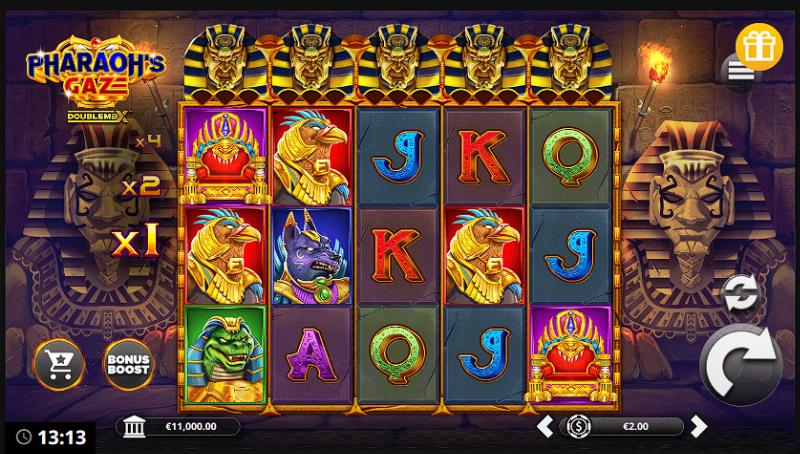The height and width of the screenshot is (454, 800).
Task: Decrease the bet amount
Action: (x=545, y=427)
